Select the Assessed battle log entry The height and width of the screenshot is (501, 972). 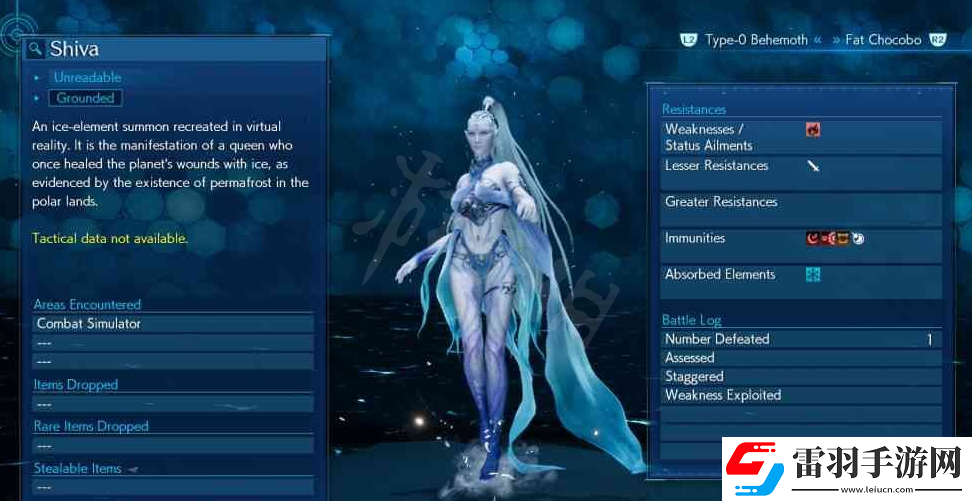(800, 358)
